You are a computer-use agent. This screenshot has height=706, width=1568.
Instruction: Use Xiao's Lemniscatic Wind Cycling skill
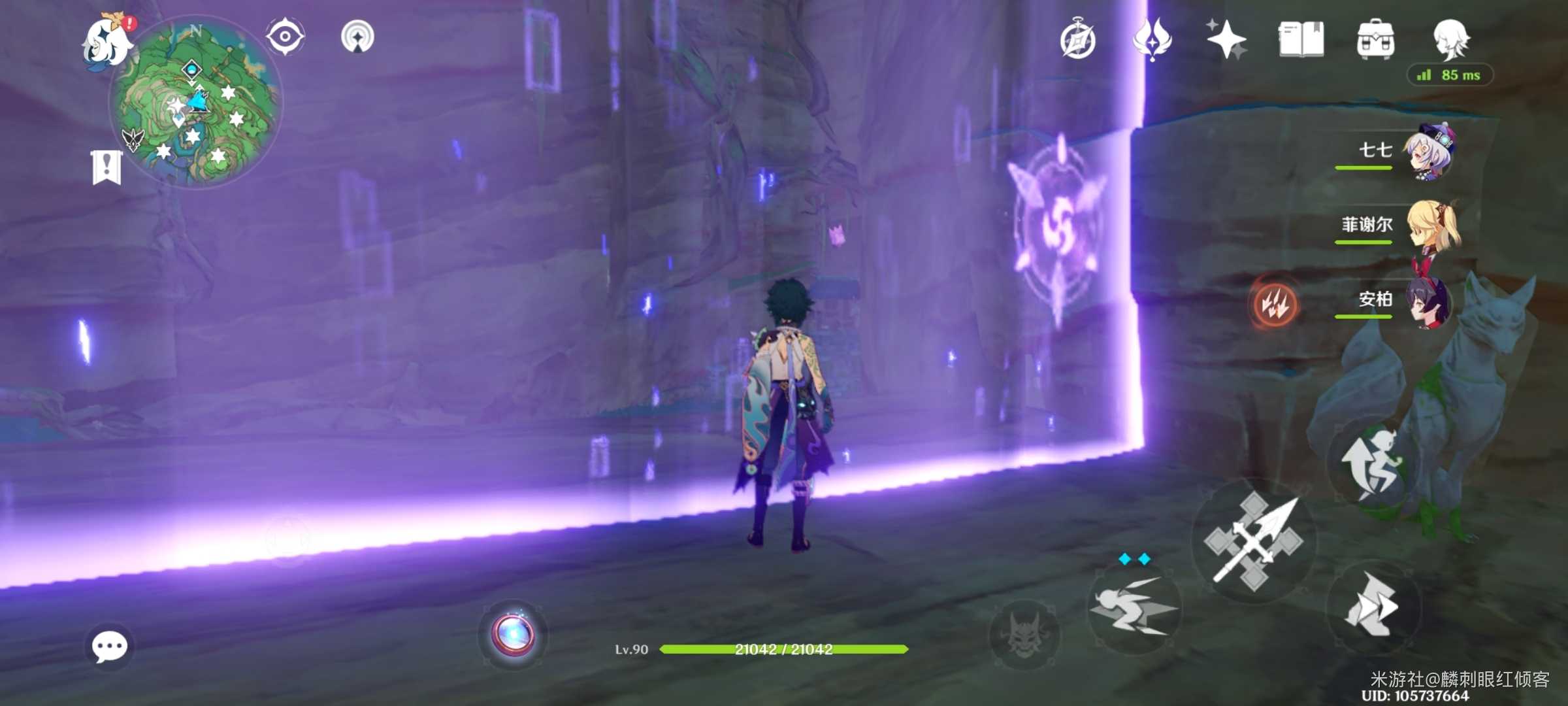tap(1134, 608)
